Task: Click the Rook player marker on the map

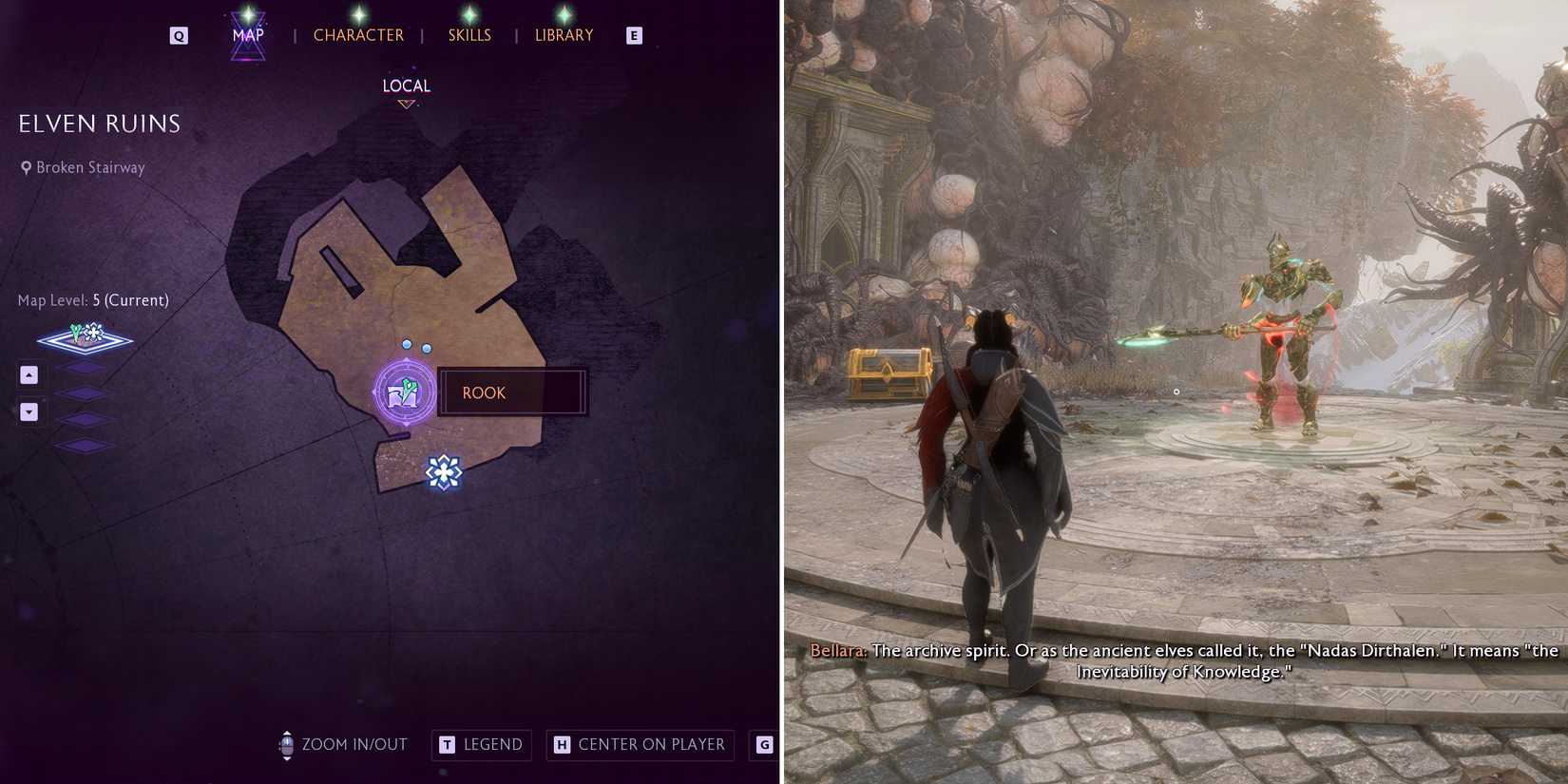Action: 407,392
